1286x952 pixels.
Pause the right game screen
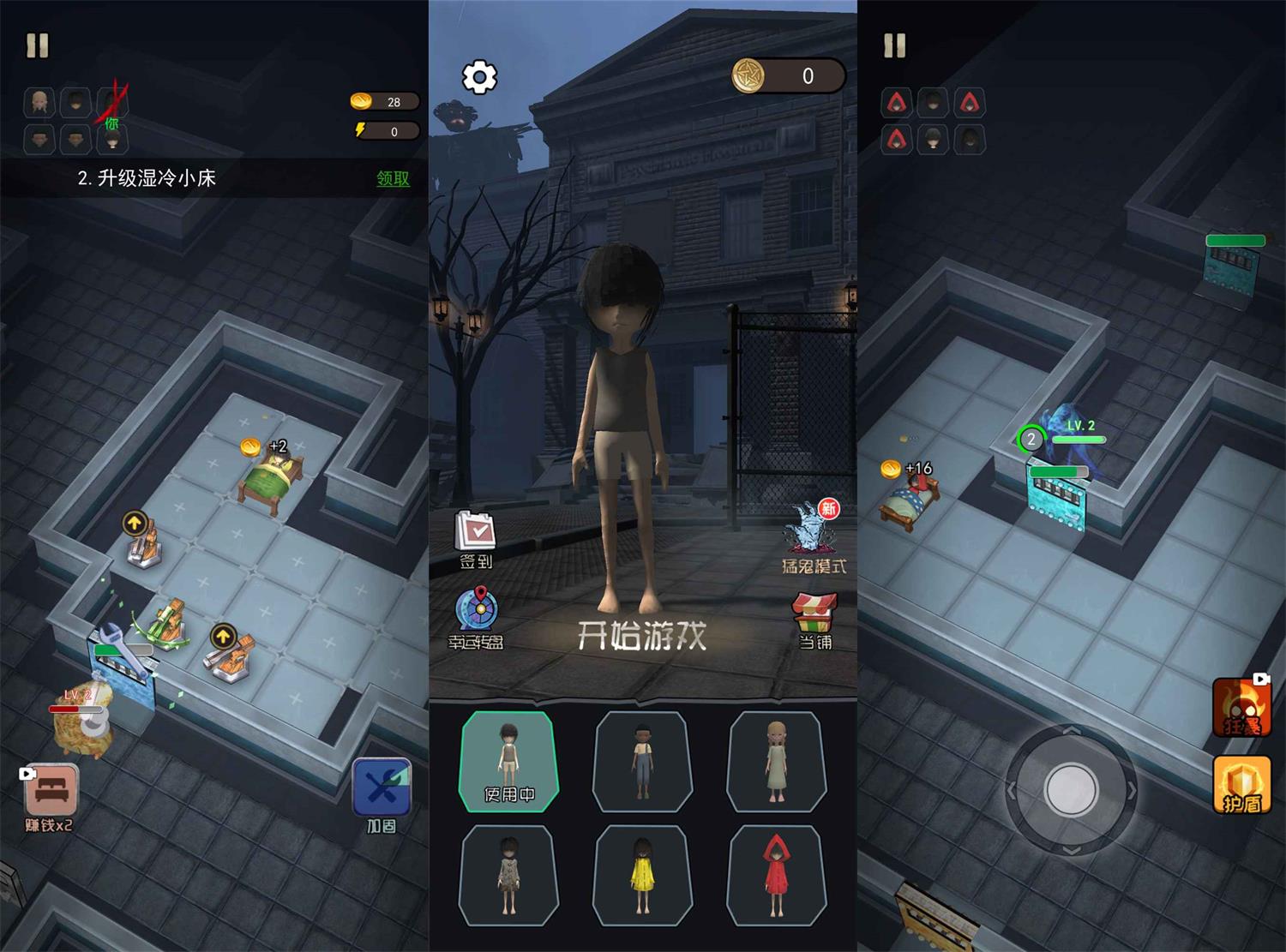893,45
